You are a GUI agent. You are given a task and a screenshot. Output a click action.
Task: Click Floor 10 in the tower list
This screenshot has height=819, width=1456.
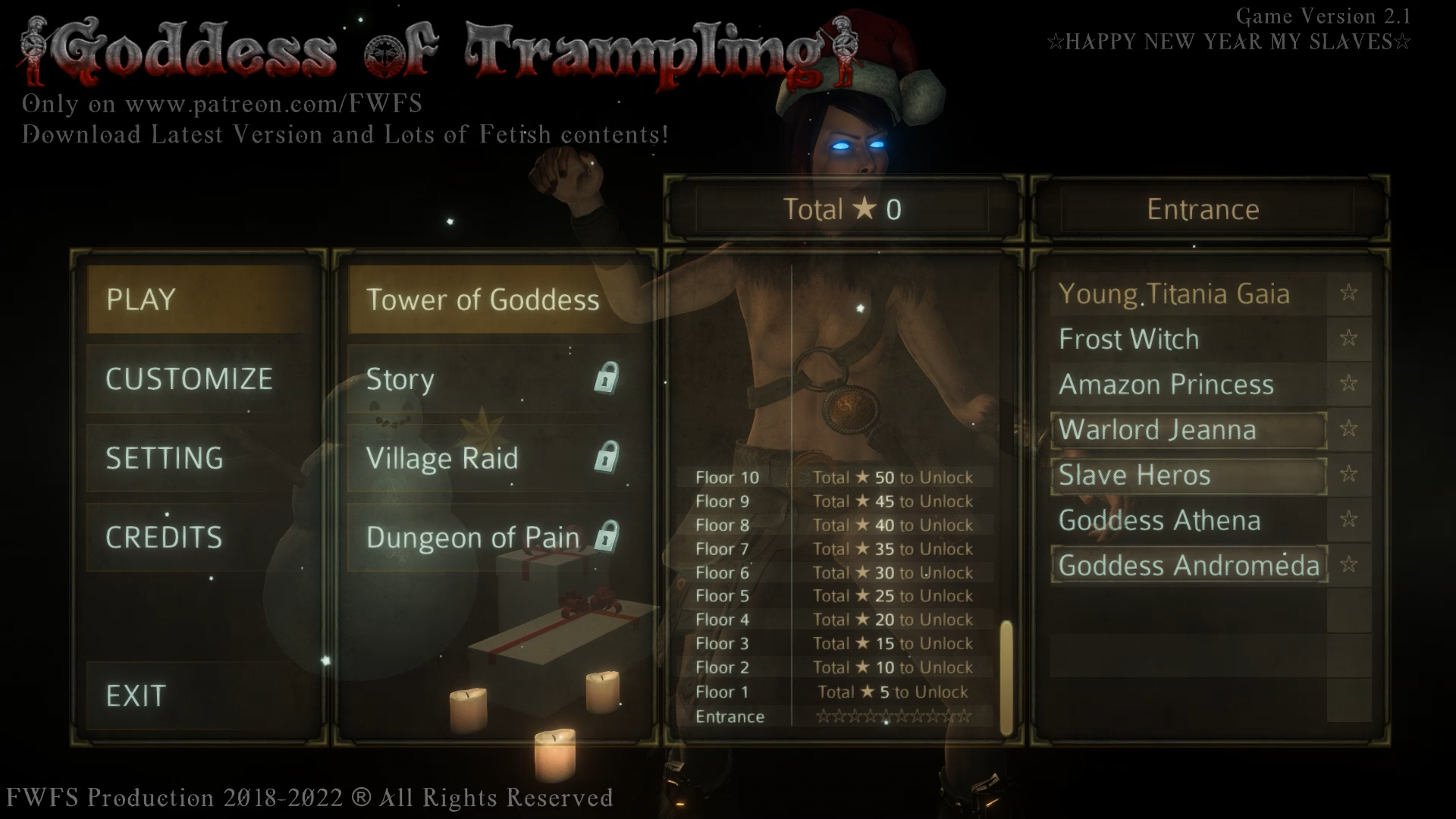pyautogui.click(x=834, y=478)
